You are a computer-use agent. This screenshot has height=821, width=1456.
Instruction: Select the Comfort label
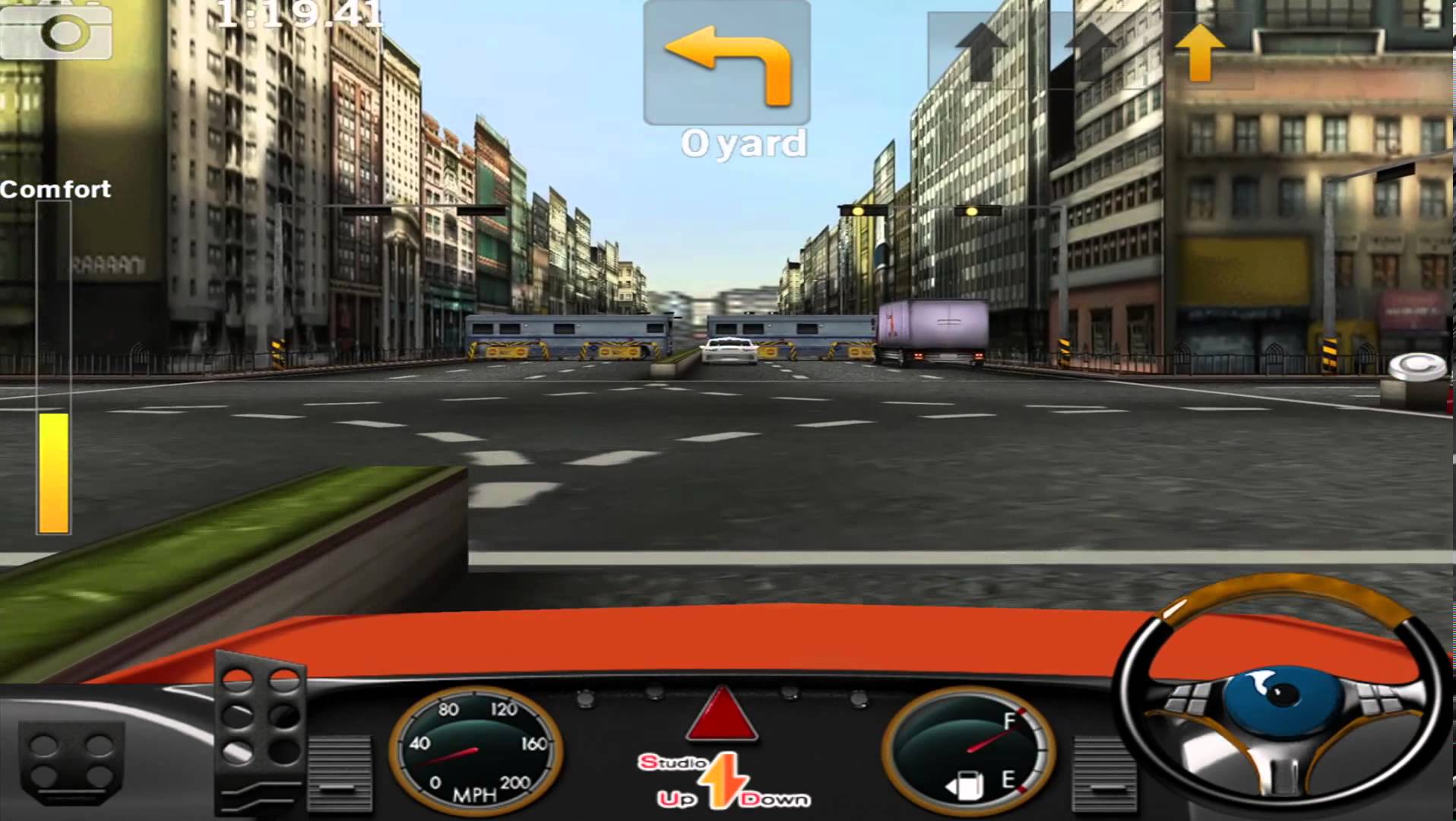(53, 189)
